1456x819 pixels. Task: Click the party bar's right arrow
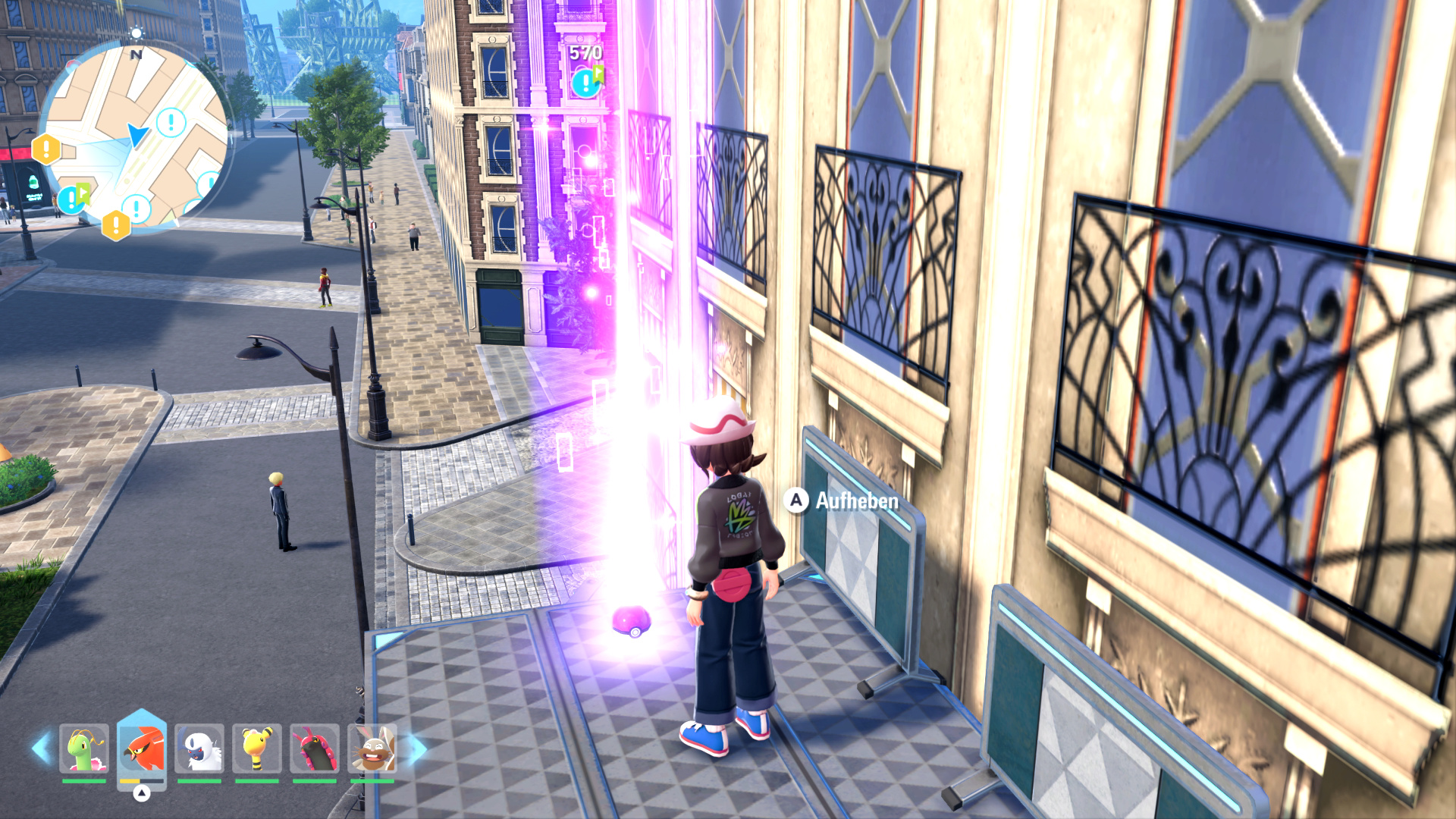[417, 748]
